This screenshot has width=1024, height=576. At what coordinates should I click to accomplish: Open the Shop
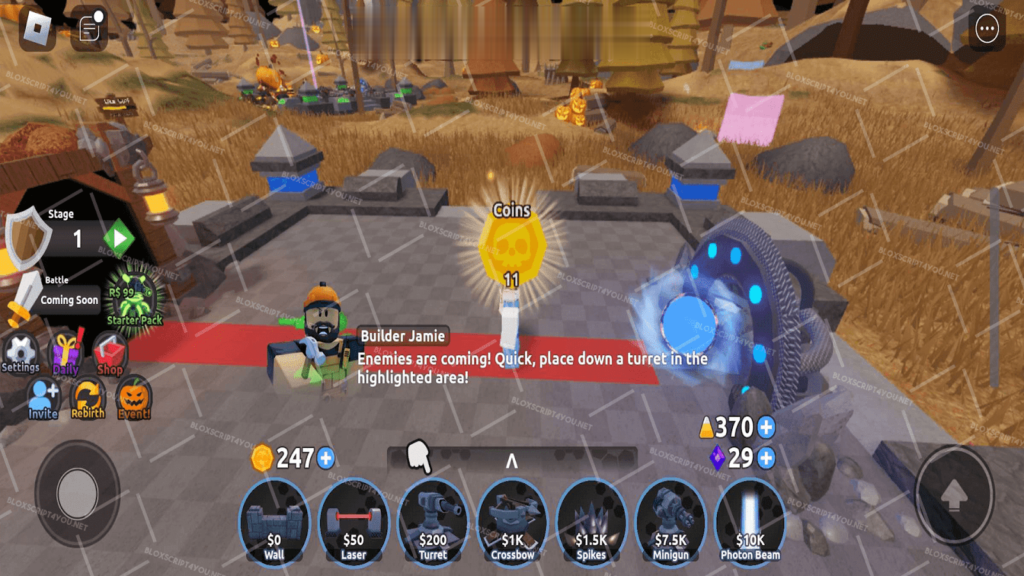[110, 354]
